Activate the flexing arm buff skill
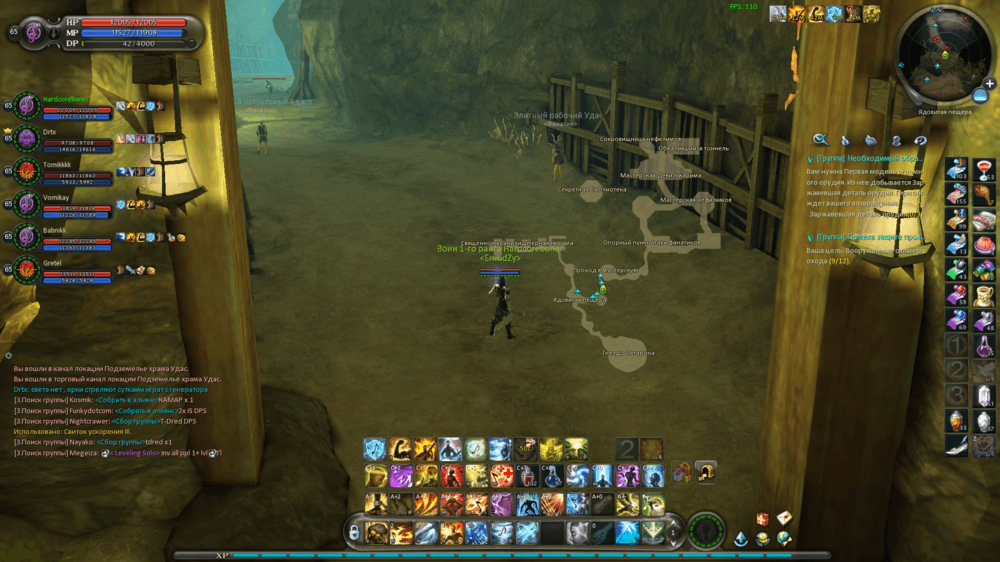Viewport: 1000px width, 562px height. coord(401,449)
